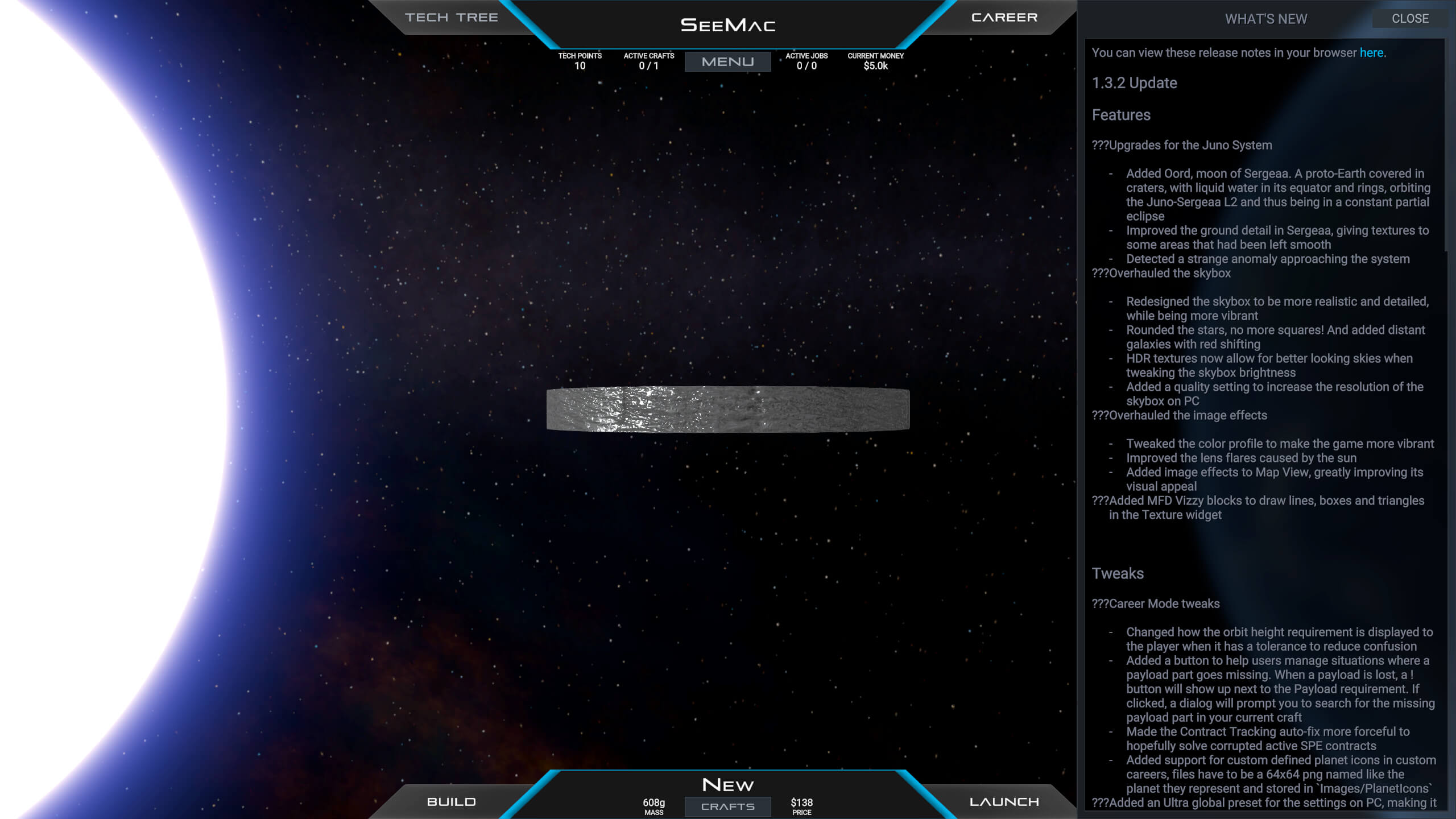Enter the Build designer

click(451, 801)
